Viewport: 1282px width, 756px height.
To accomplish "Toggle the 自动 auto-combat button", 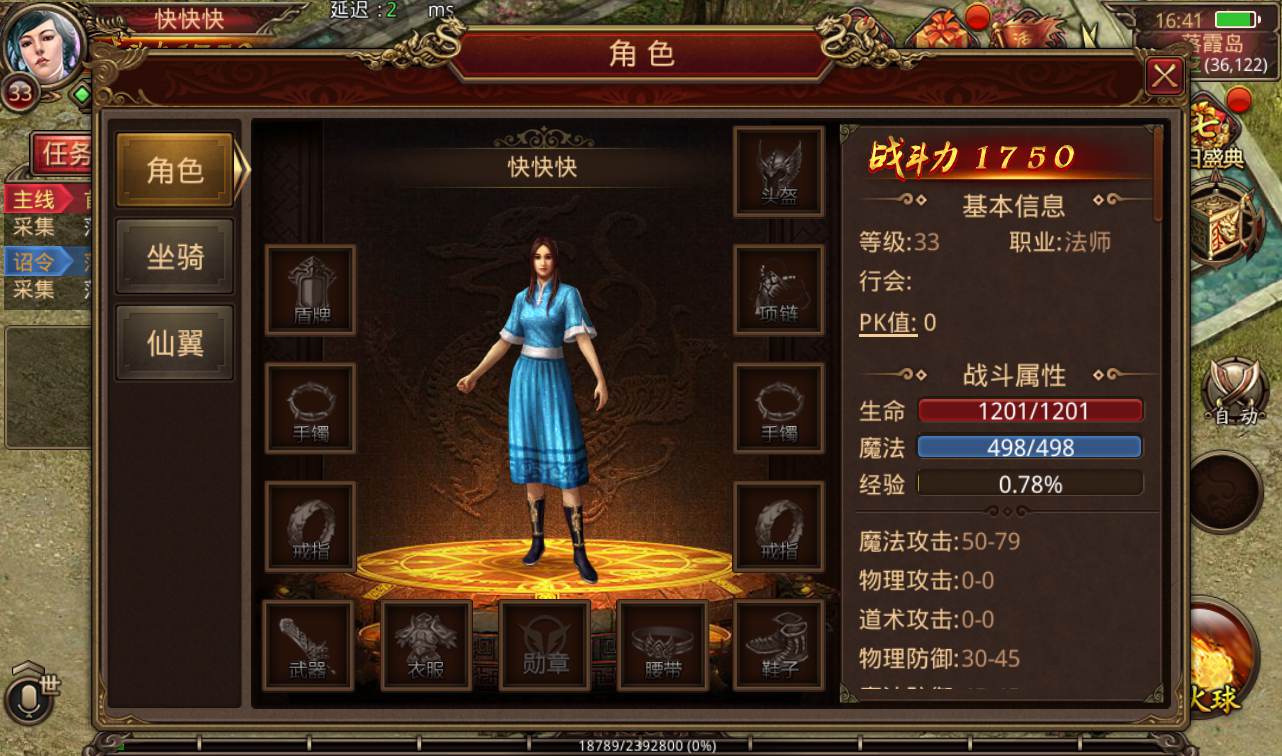I will click(x=1233, y=390).
